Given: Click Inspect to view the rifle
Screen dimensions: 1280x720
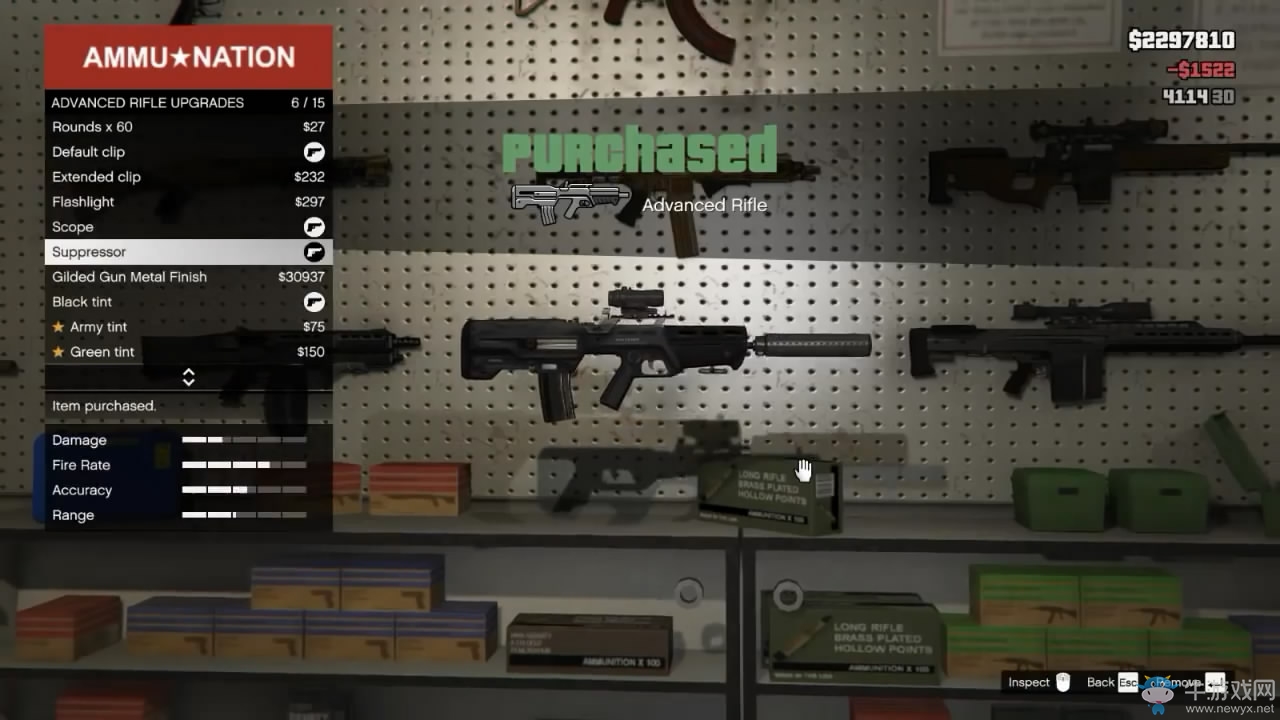Looking at the screenshot, I should point(1028,682).
